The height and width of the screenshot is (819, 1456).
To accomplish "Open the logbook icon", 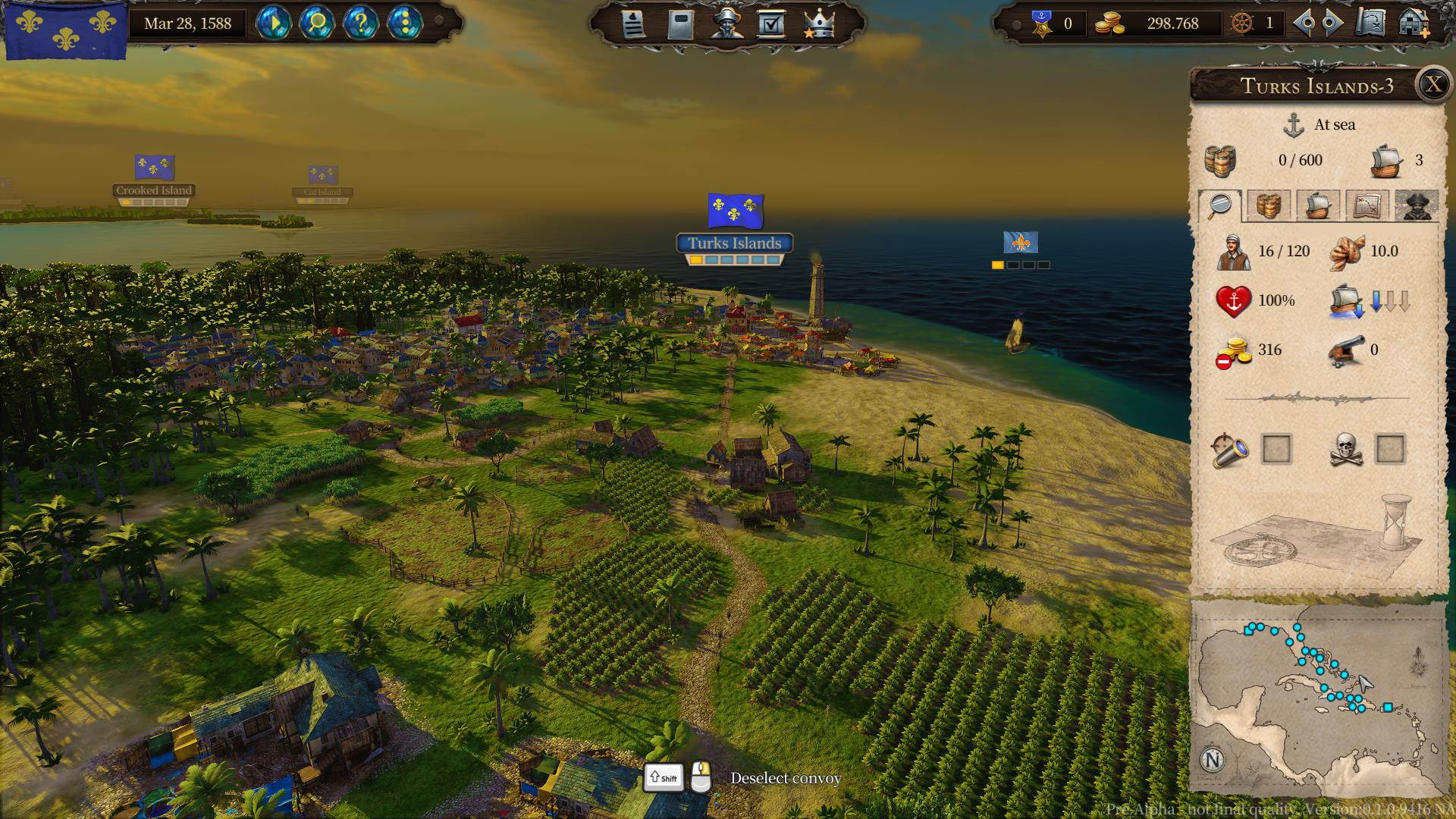I will point(681,24).
